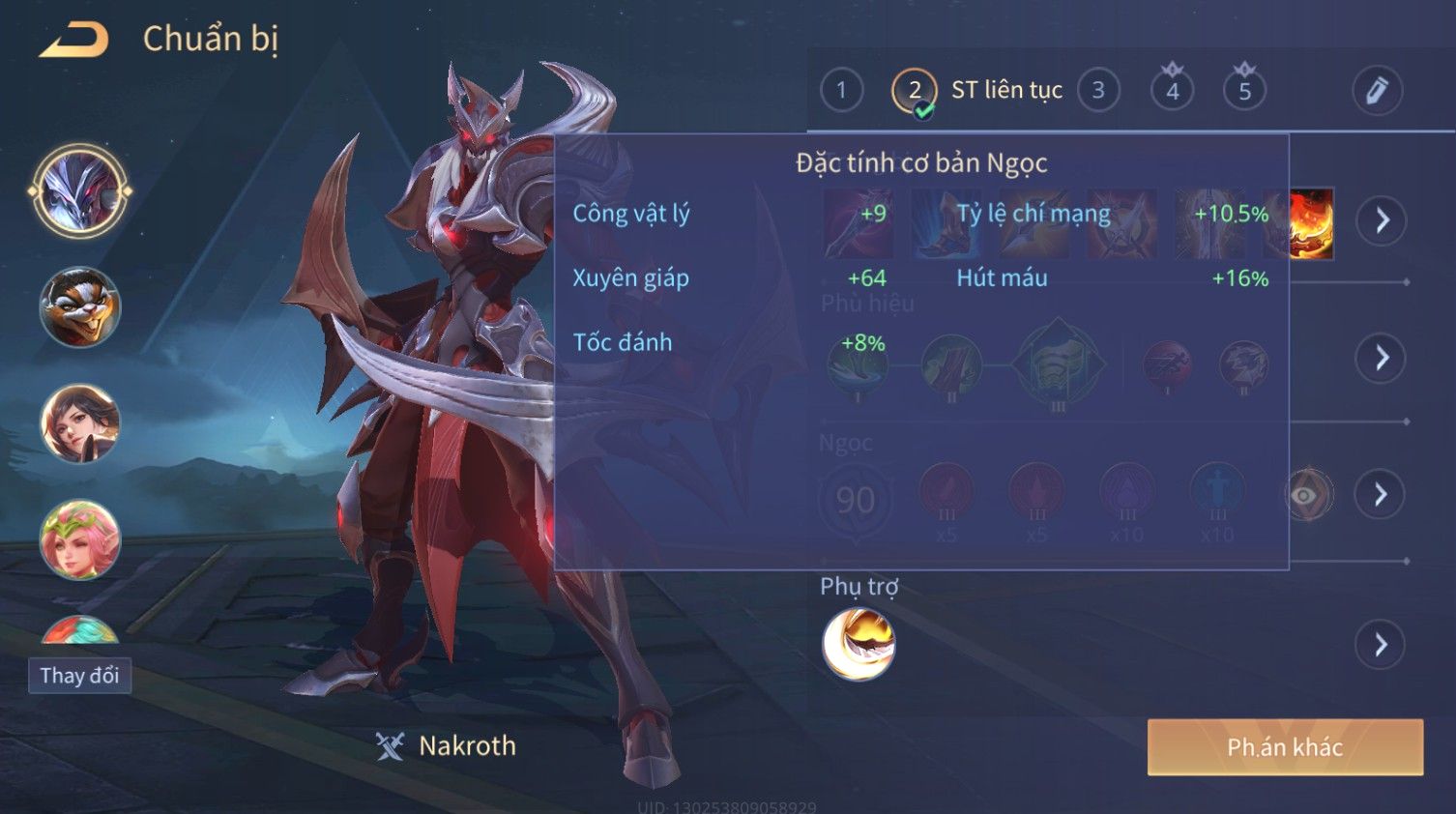
Task: Click the Ph.án khác button
Action: coord(1285,747)
